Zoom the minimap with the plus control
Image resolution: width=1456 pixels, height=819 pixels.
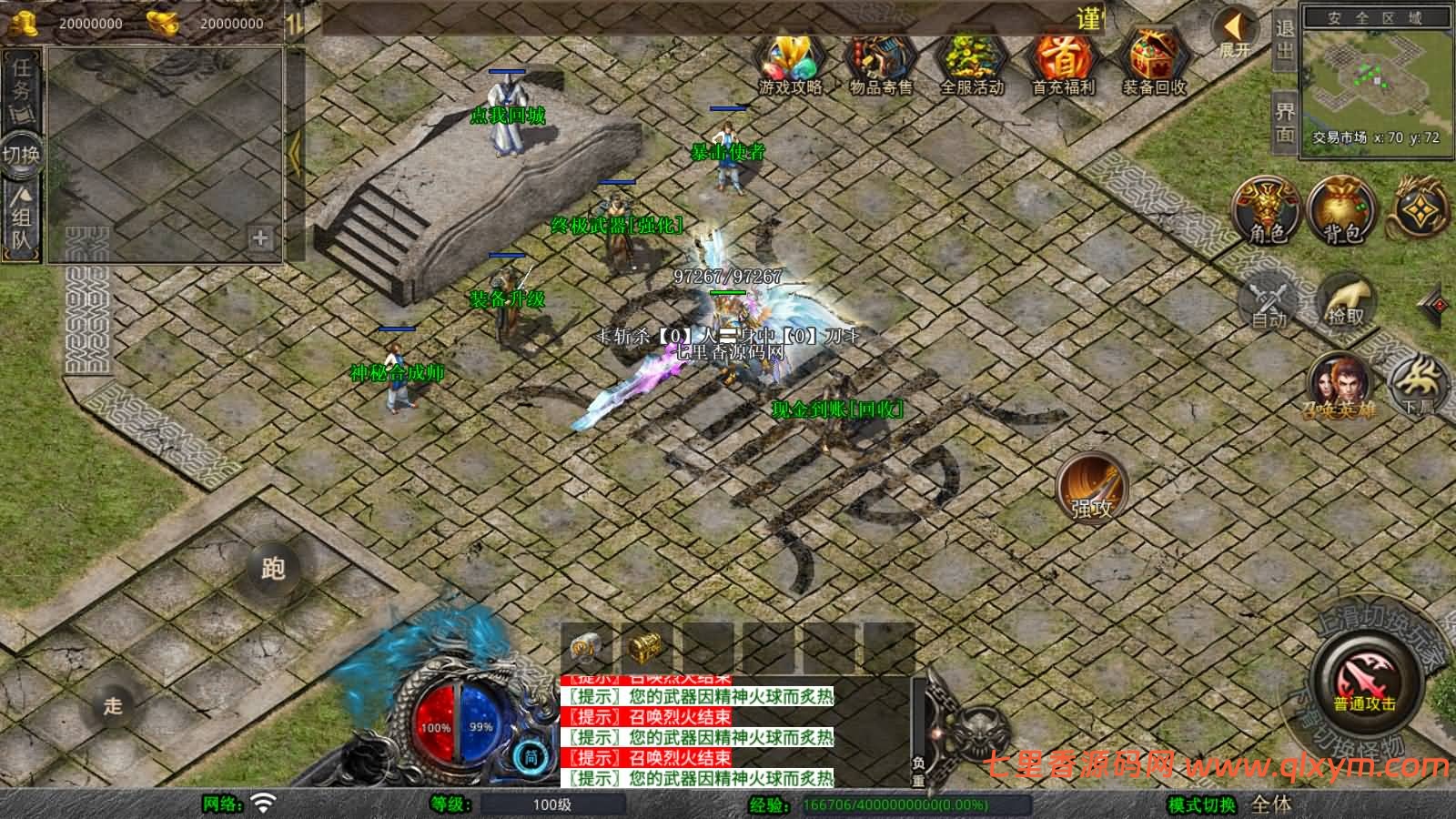(x=261, y=239)
